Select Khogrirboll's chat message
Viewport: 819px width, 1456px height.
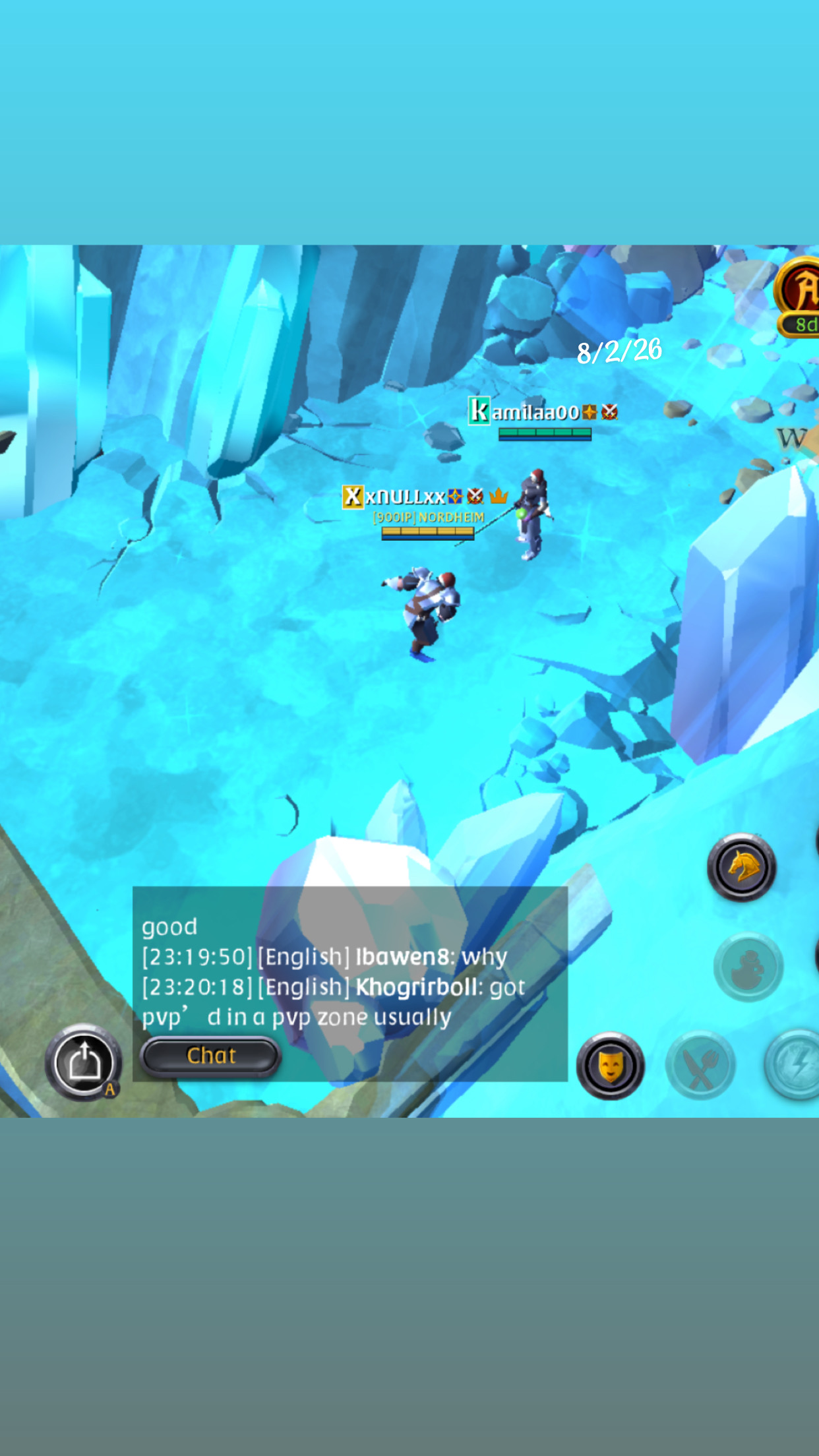tap(333, 1002)
